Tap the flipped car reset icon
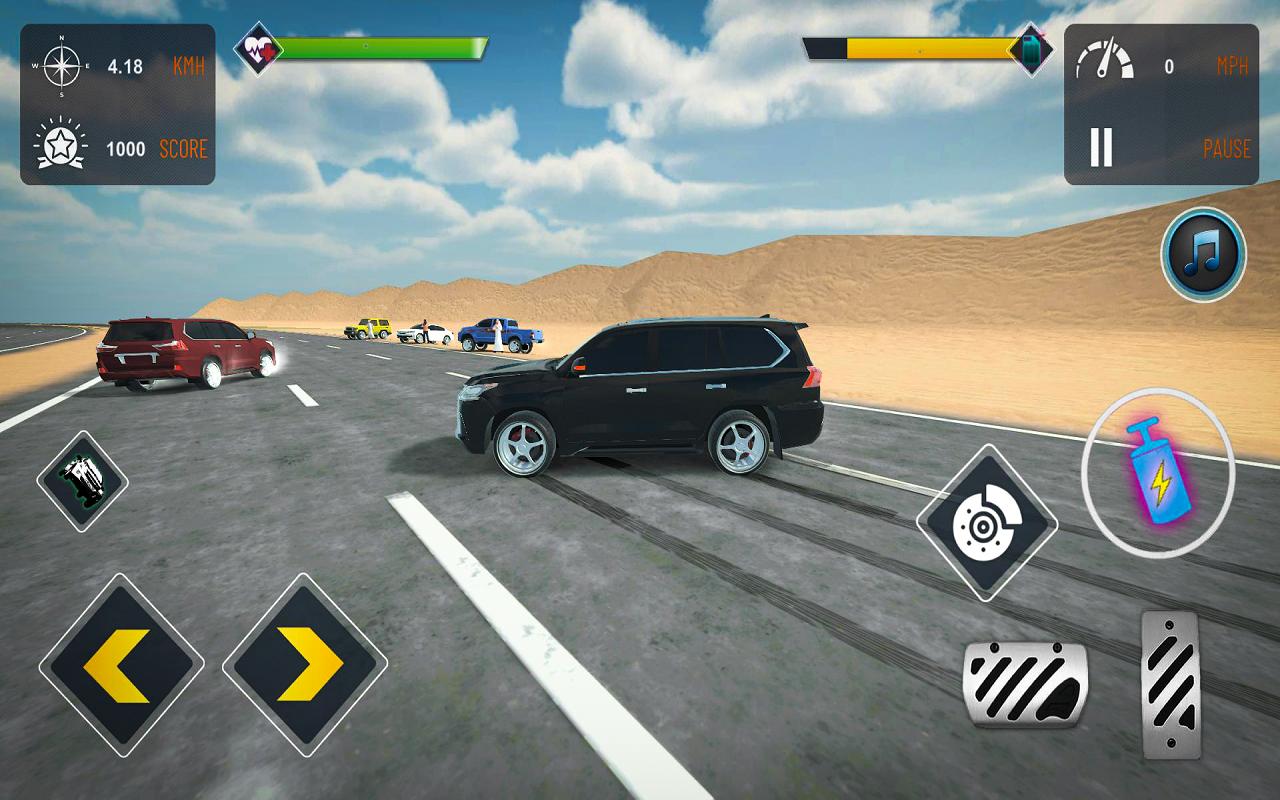This screenshot has height=800, width=1280. coord(82,481)
